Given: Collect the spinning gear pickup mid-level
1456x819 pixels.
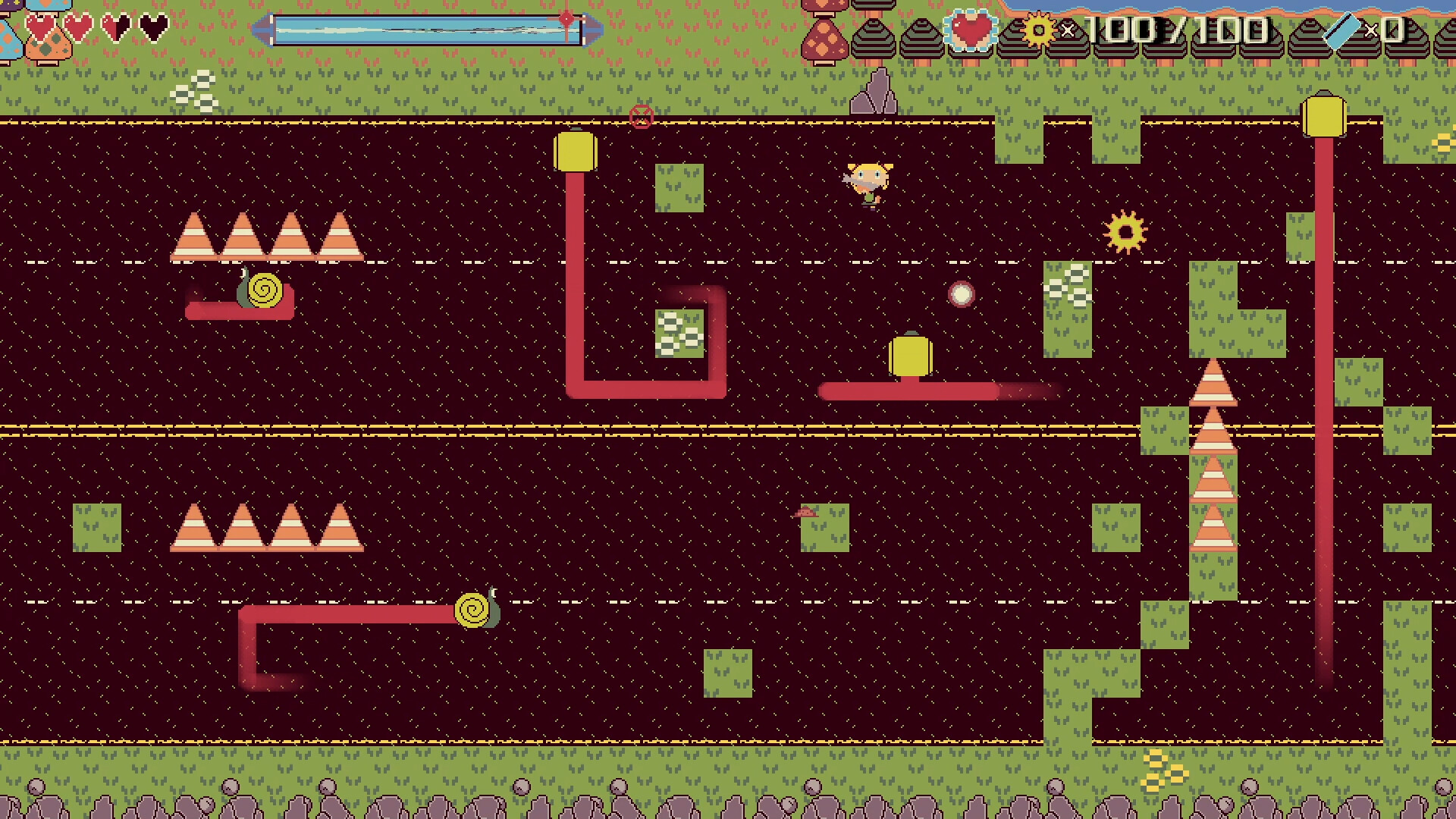Looking at the screenshot, I should click(x=1125, y=231).
